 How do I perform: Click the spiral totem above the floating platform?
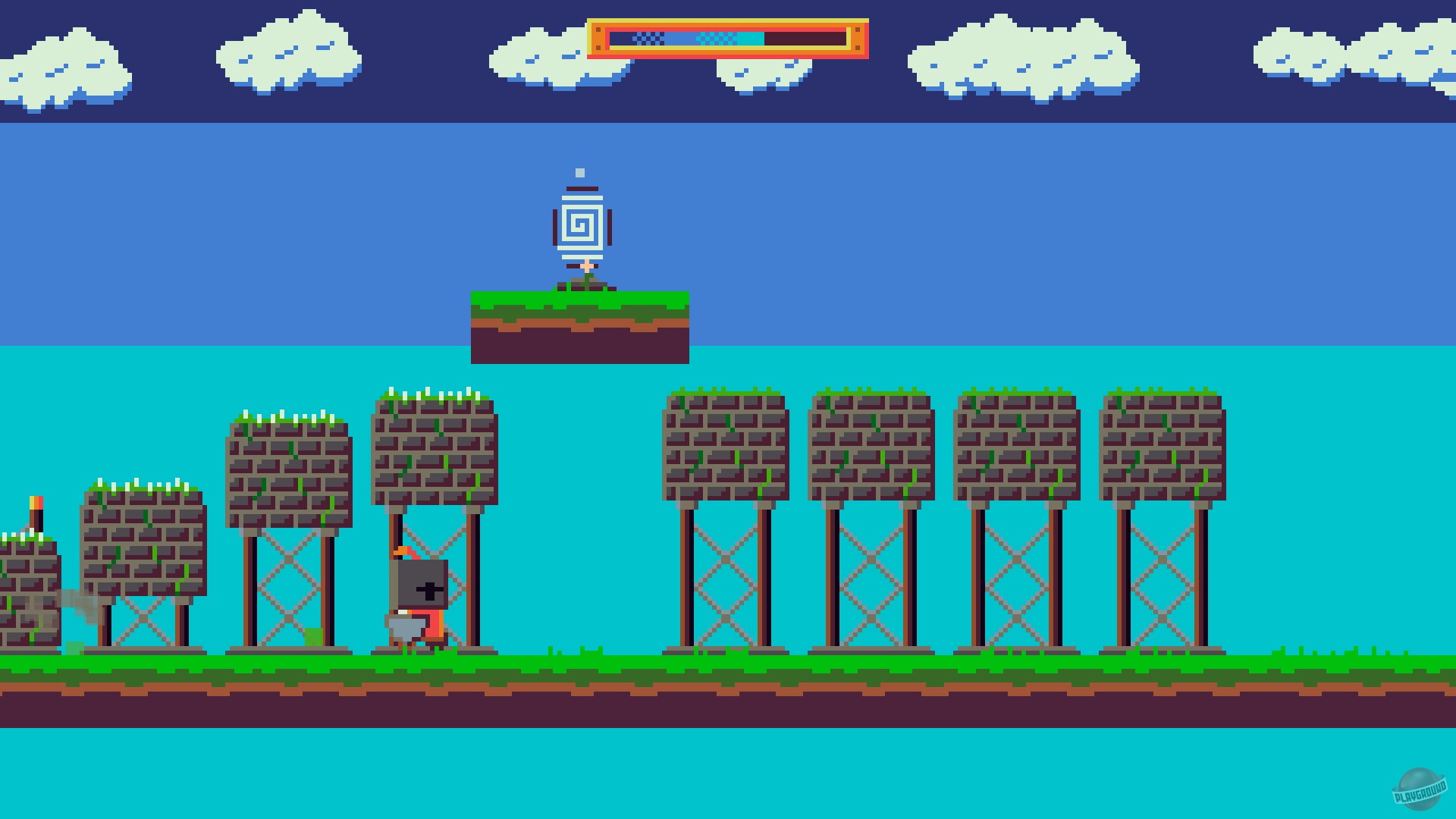pos(580,224)
